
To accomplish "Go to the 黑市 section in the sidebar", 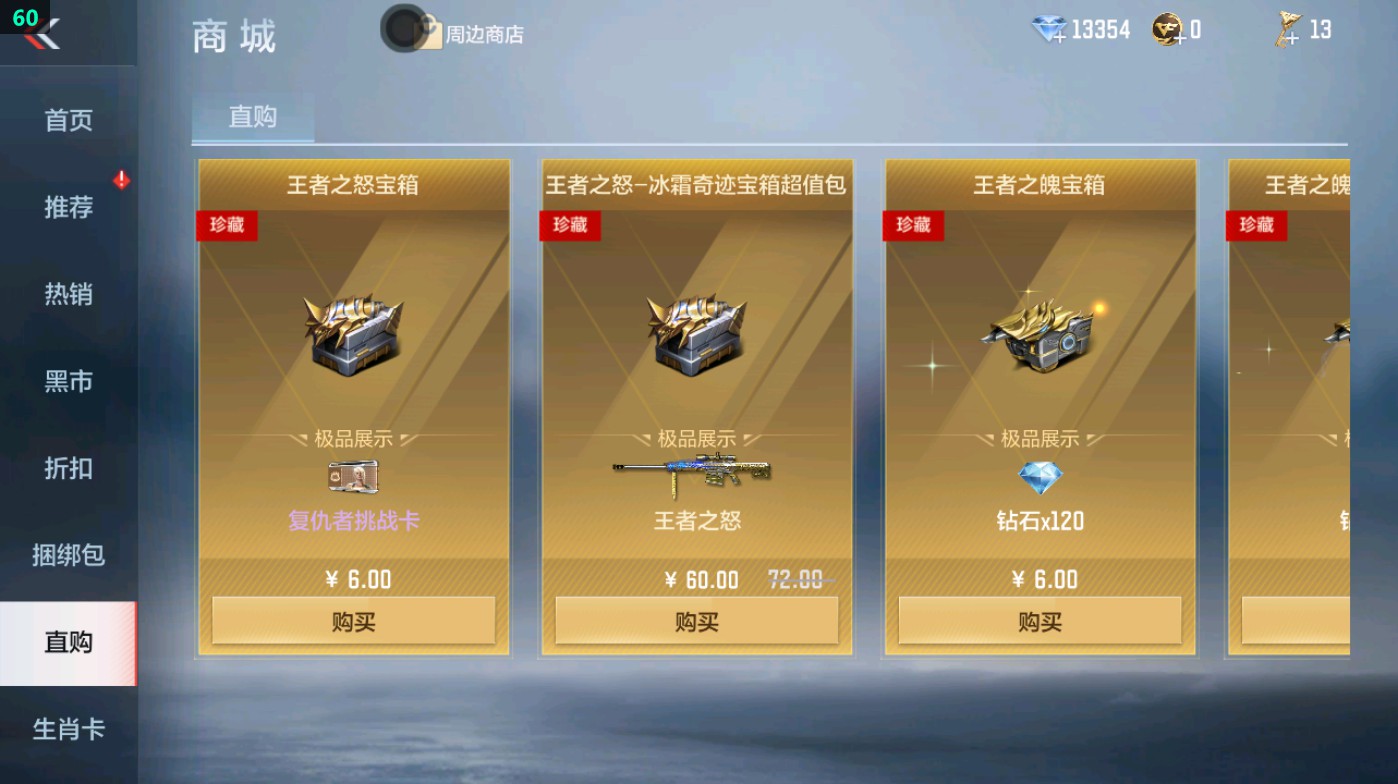I will pyautogui.click(x=67, y=381).
